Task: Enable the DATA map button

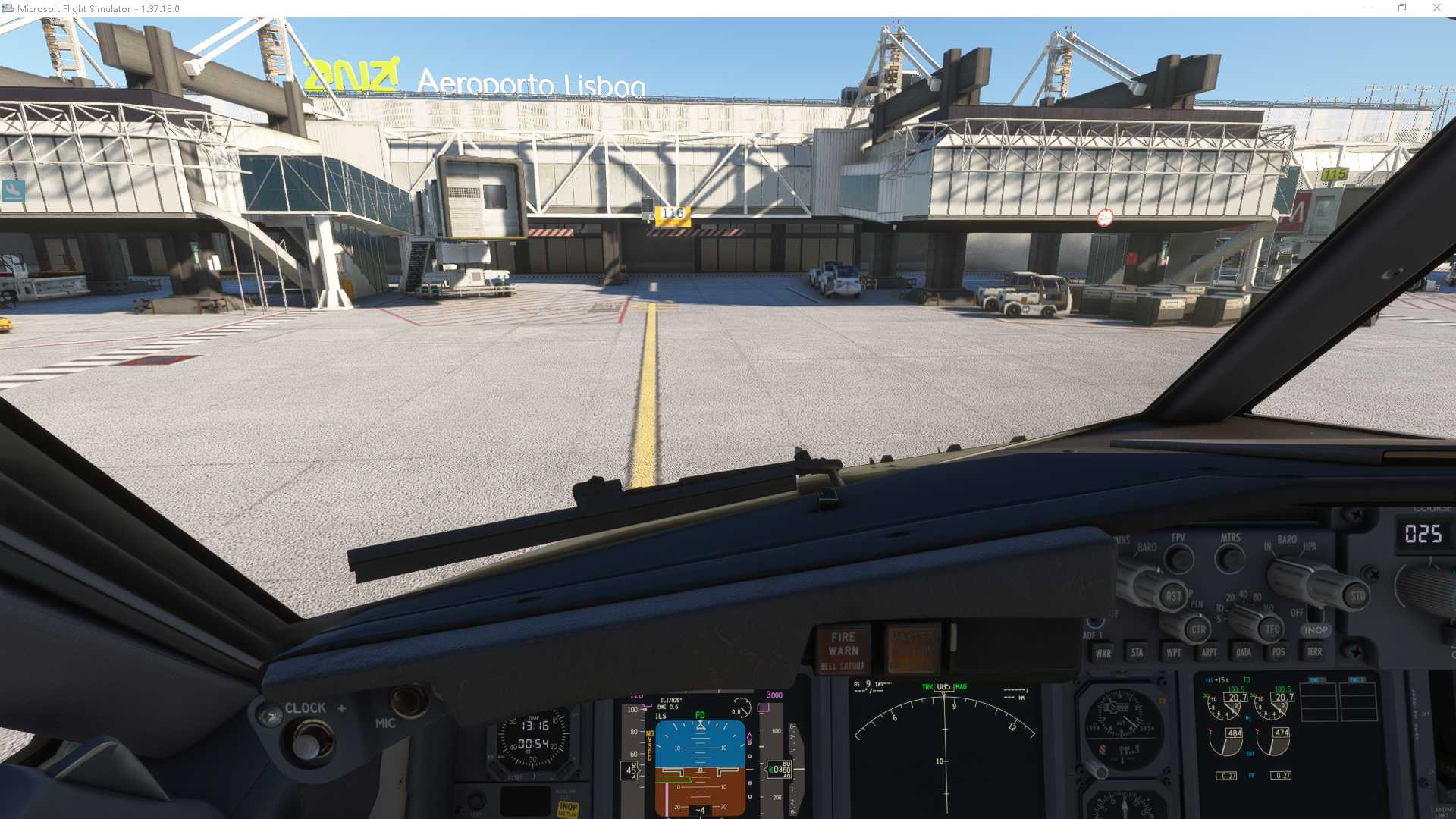Action: [1244, 652]
